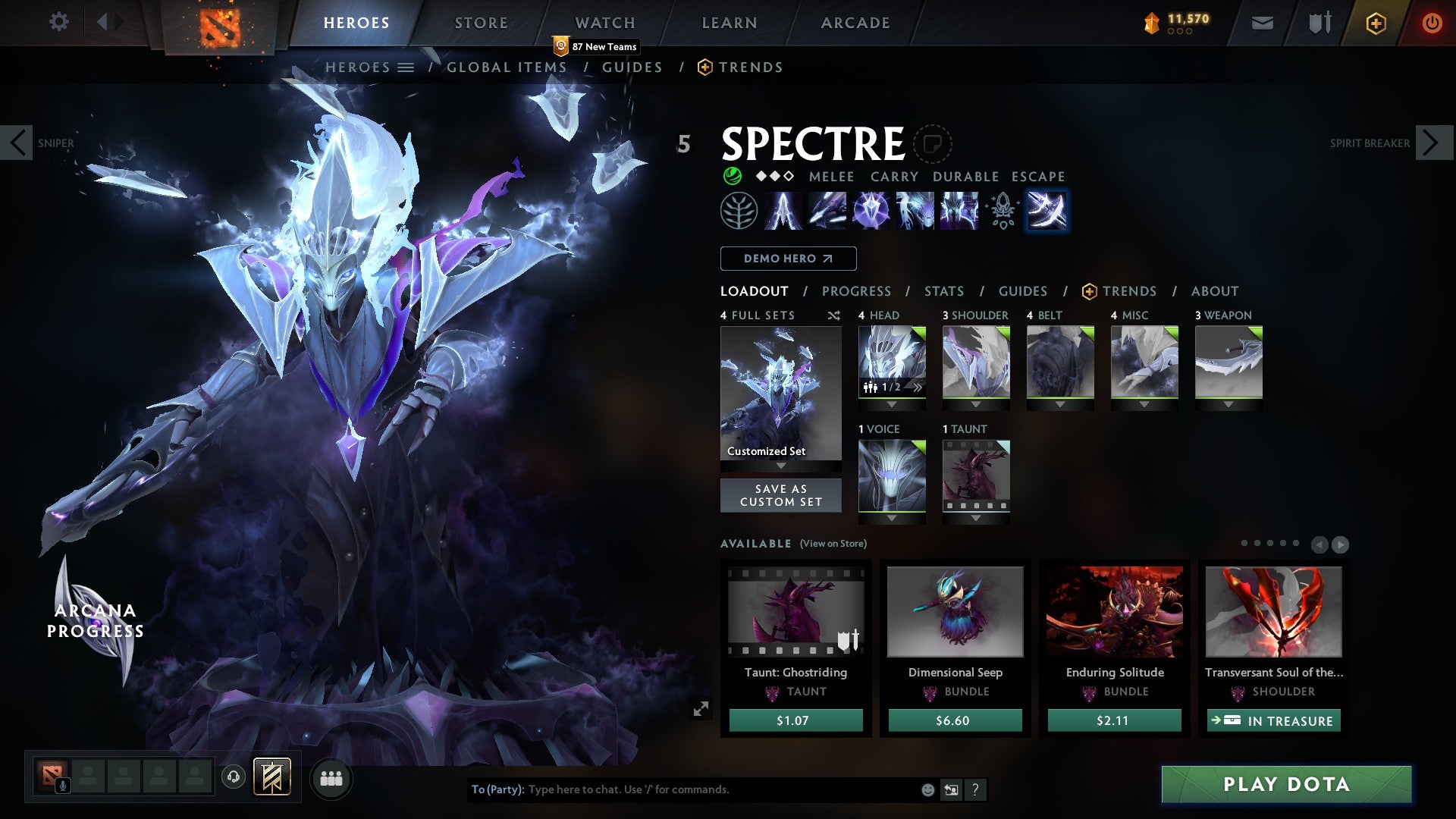Viewport: 1456px width, 819px height.
Task: Click the Armory shield and sword icon
Action: pos(1318,23)
